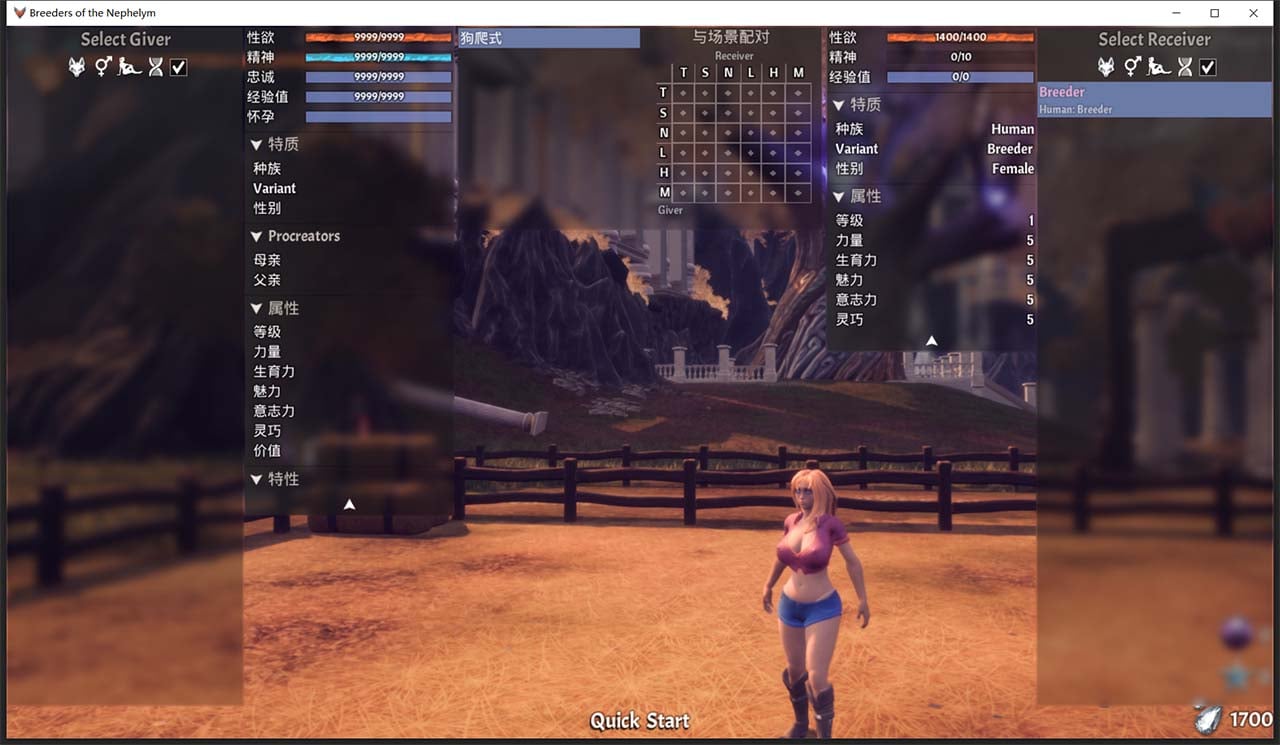Open the 狗爬式 pose selector at the top
The height and width of the screenshot is (745, 1280).
(x=548, y=37)
